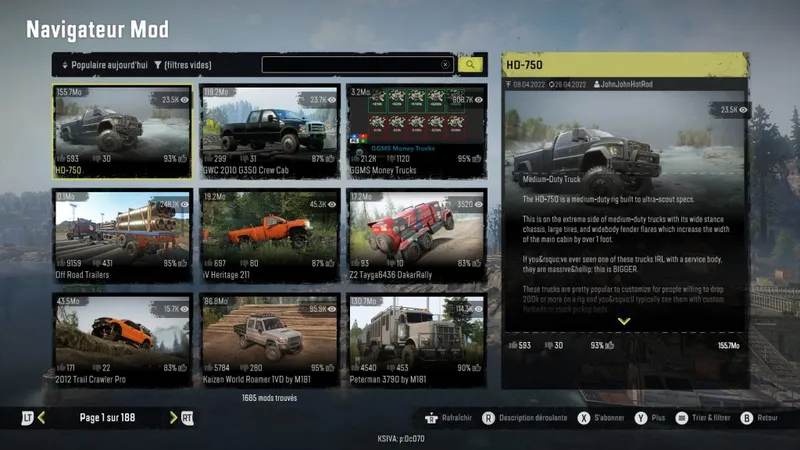Click the yellow magnifier search button

pyautogui.click(x=471, y=65)
